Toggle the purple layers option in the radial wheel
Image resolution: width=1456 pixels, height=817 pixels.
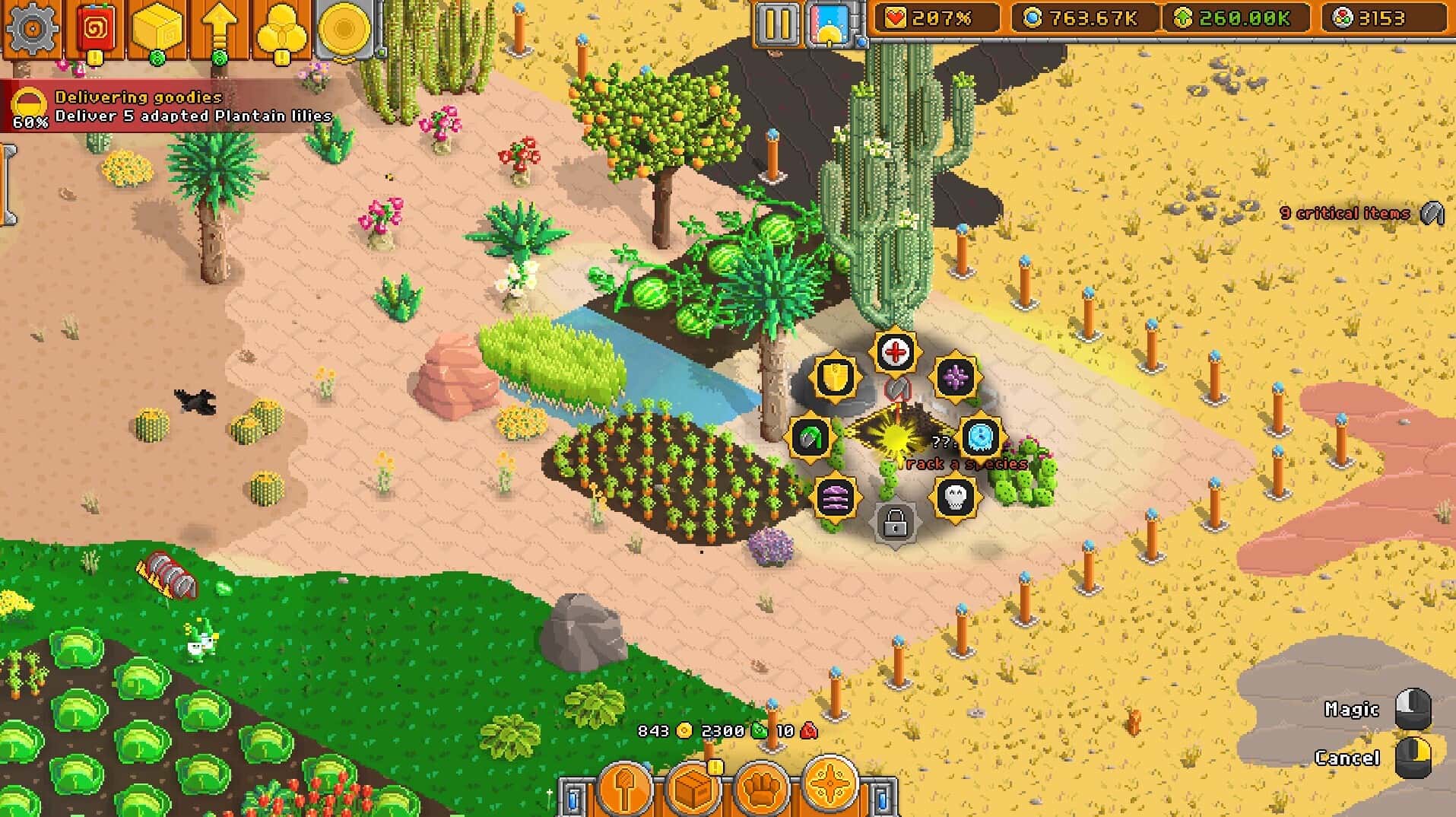pyautogui.click(x=835, y=498)
